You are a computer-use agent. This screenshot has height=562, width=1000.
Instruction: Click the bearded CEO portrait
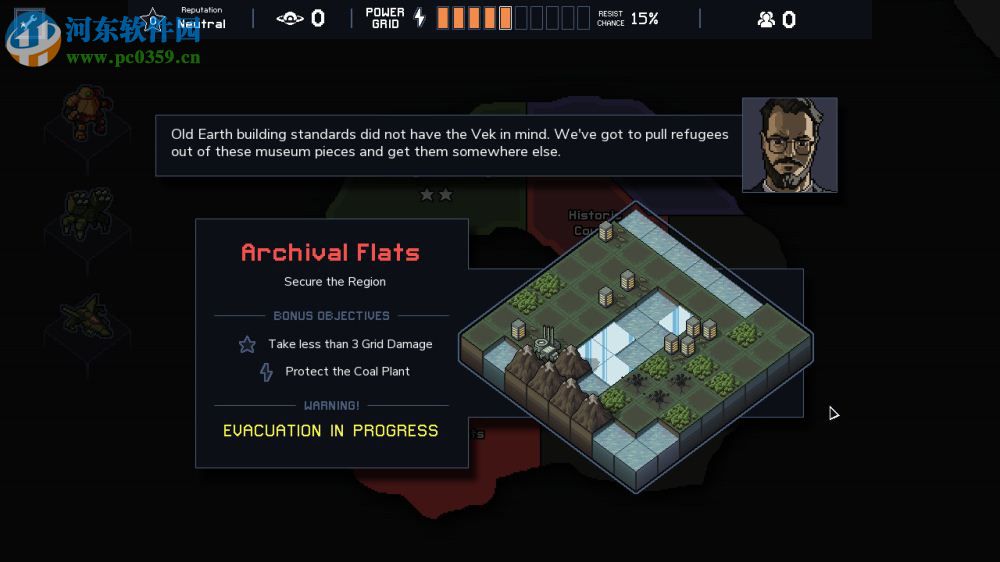(x=789, y=145)
